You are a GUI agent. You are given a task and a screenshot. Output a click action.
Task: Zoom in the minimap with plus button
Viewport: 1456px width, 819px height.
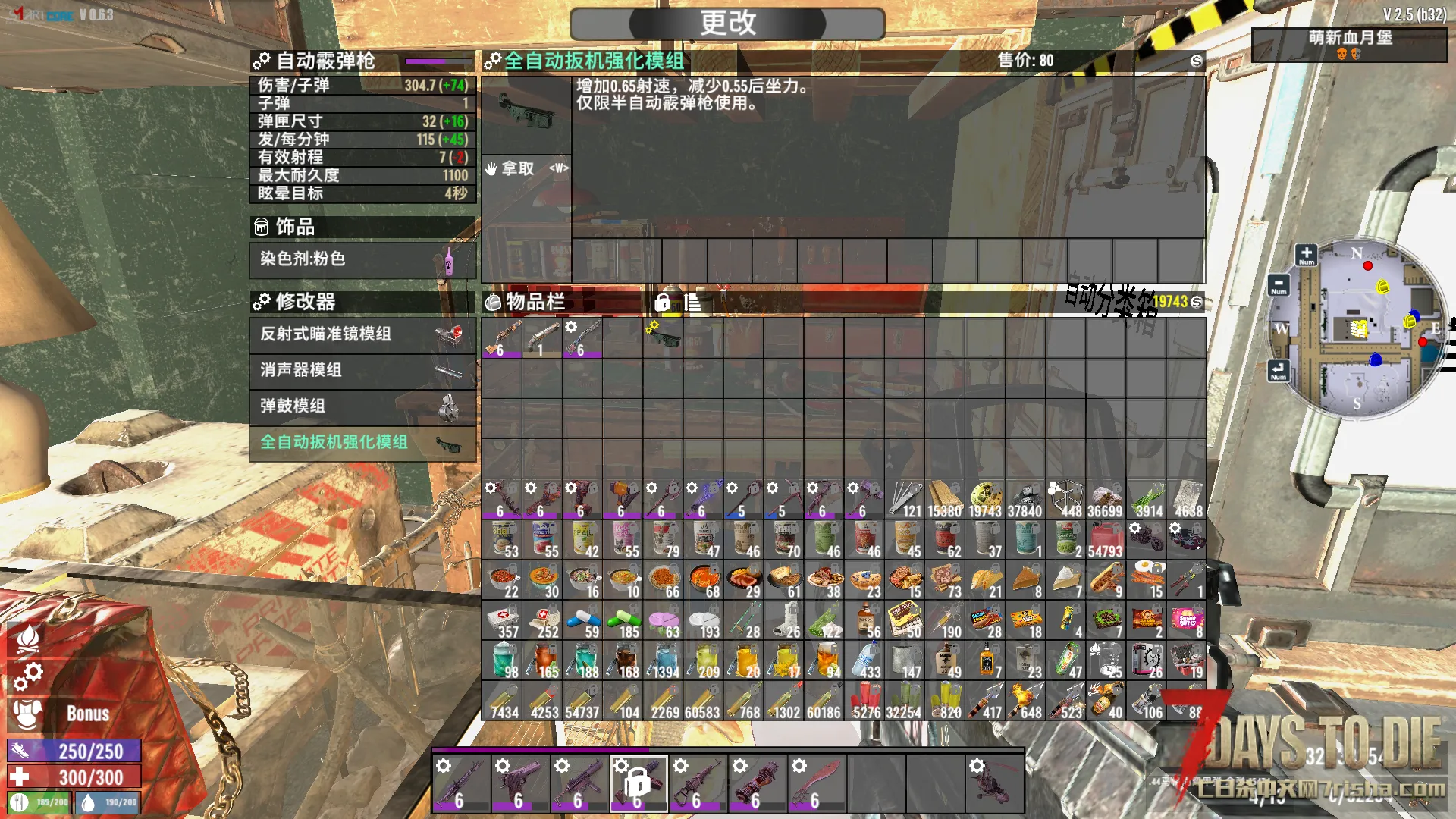coord(1306,255)
